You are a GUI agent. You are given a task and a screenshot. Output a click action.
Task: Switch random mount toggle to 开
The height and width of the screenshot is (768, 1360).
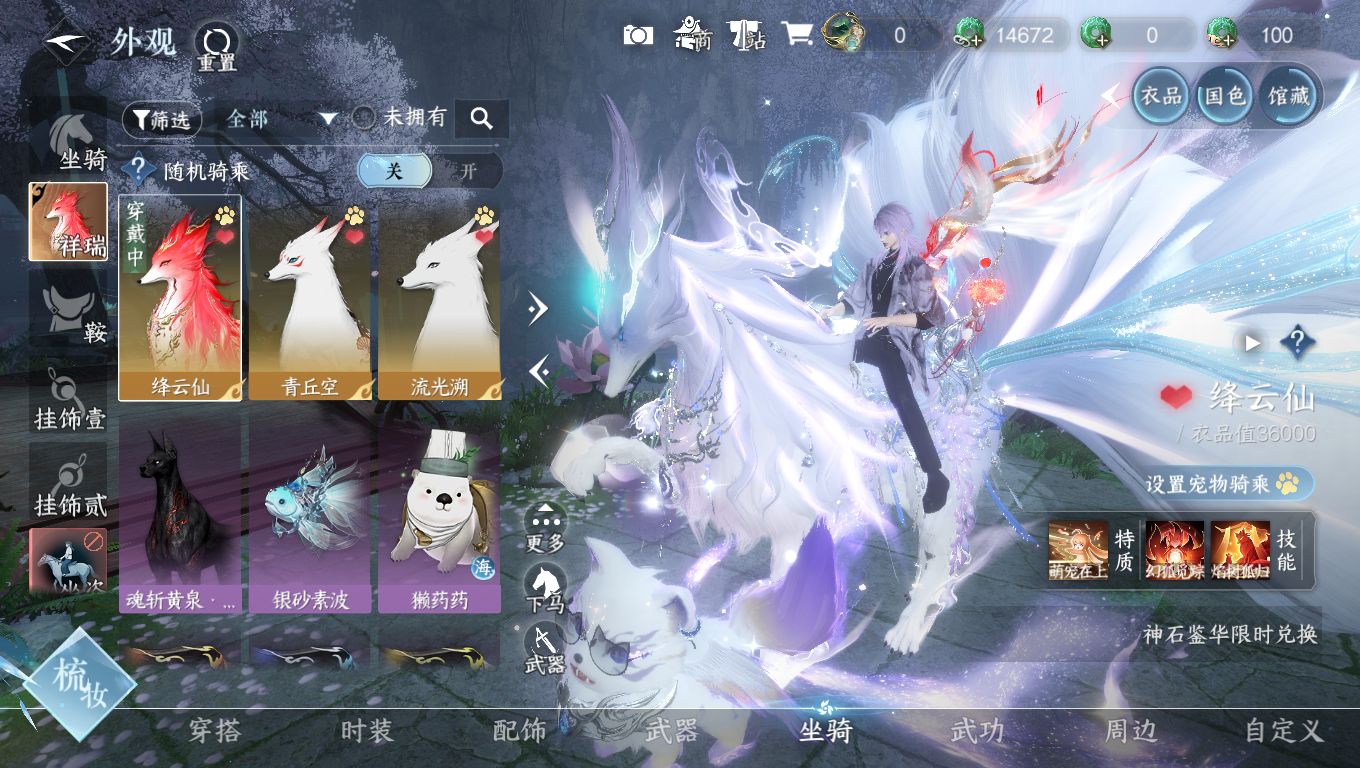point(467,171)
